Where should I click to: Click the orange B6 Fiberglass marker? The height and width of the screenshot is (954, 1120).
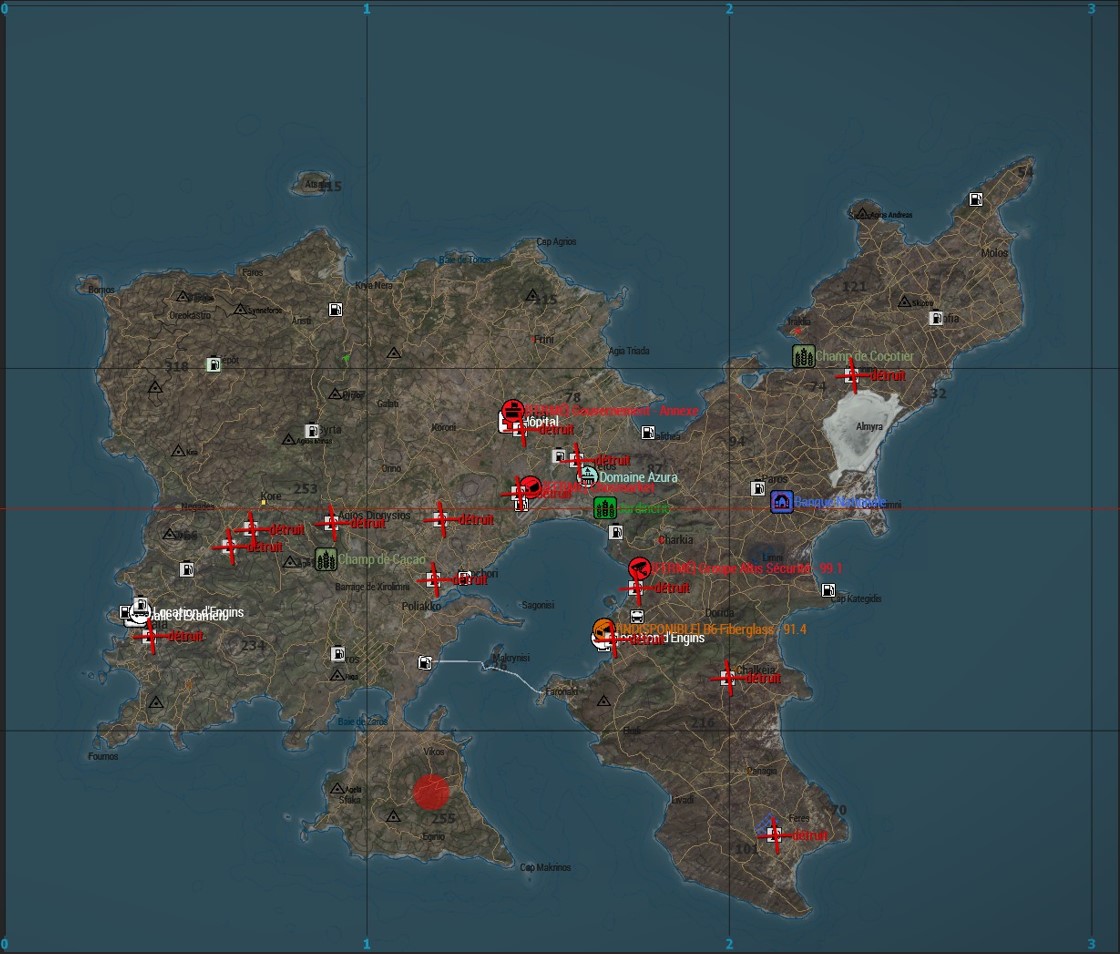603,629
